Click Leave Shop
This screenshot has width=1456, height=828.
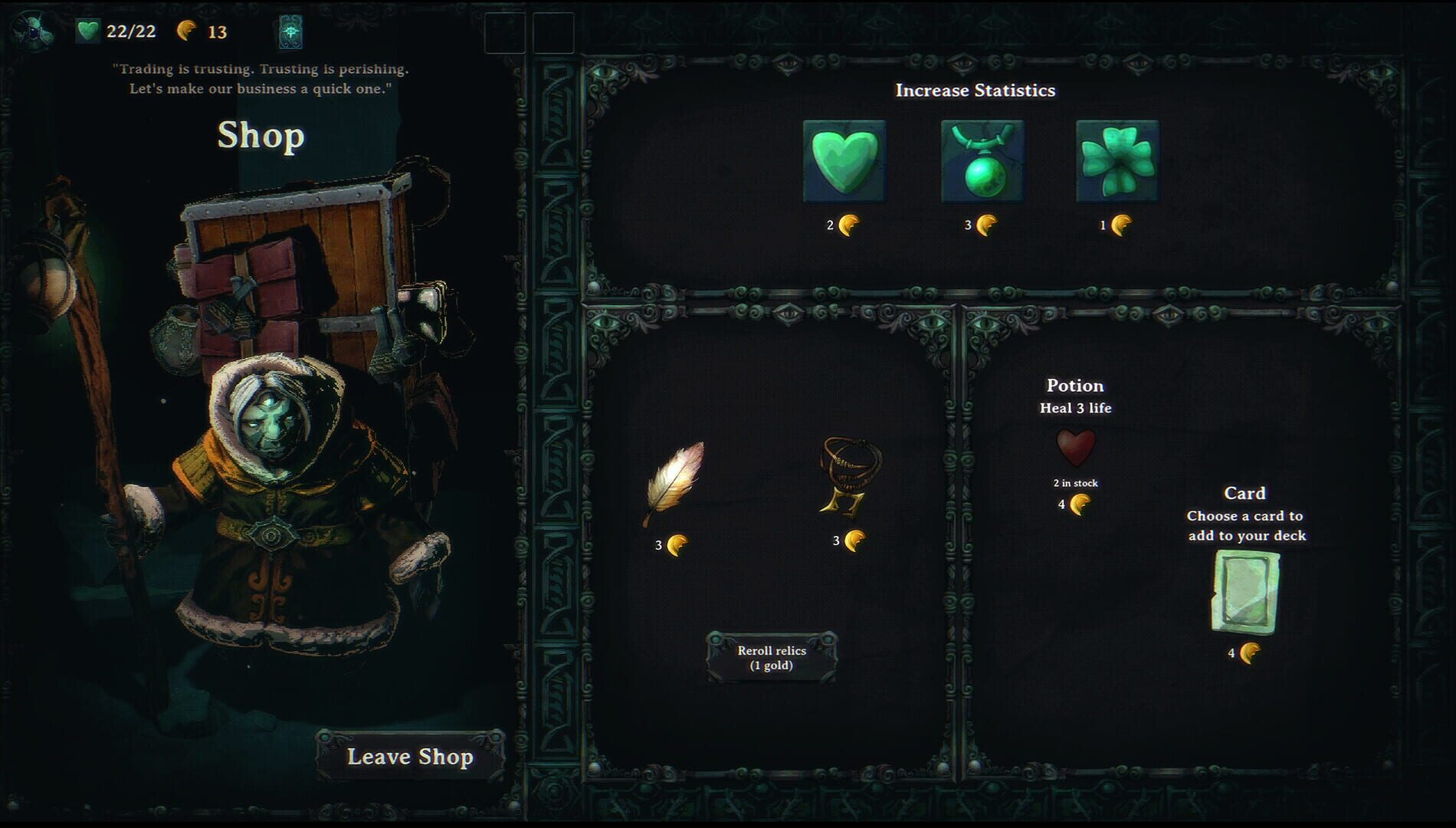(x=411, y=756)
